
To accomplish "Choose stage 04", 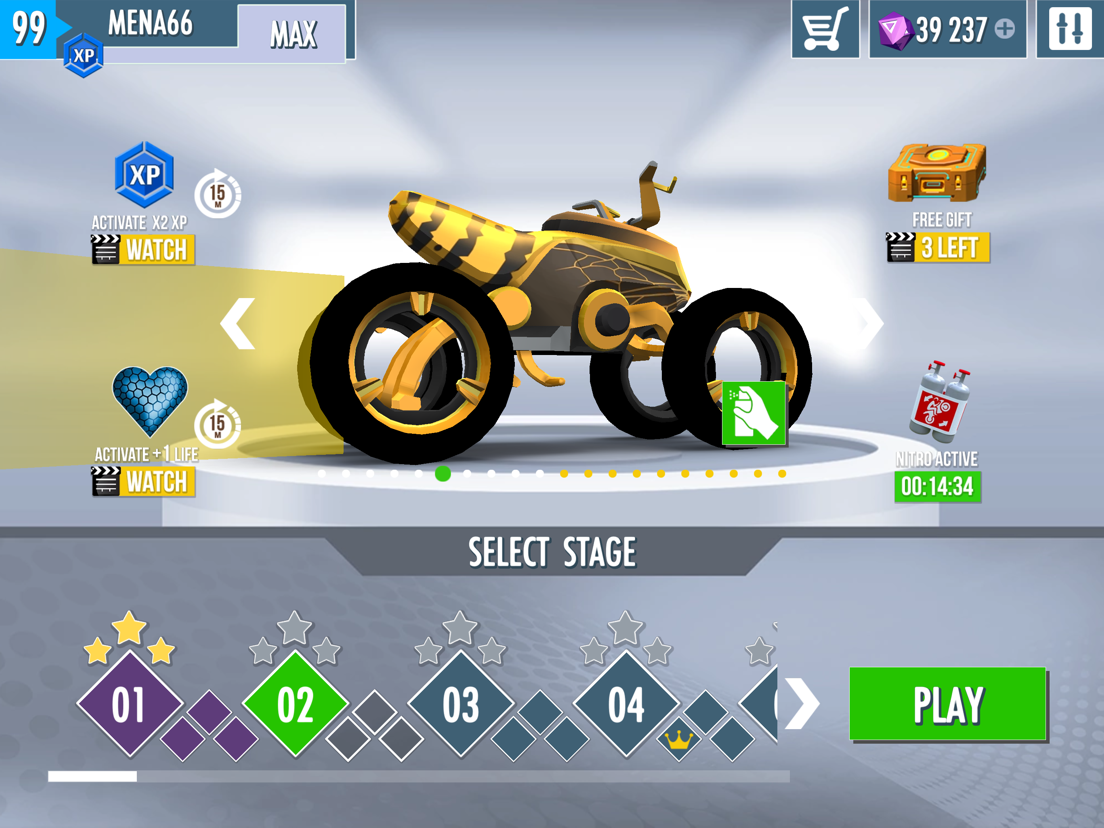I will [626, 705].
